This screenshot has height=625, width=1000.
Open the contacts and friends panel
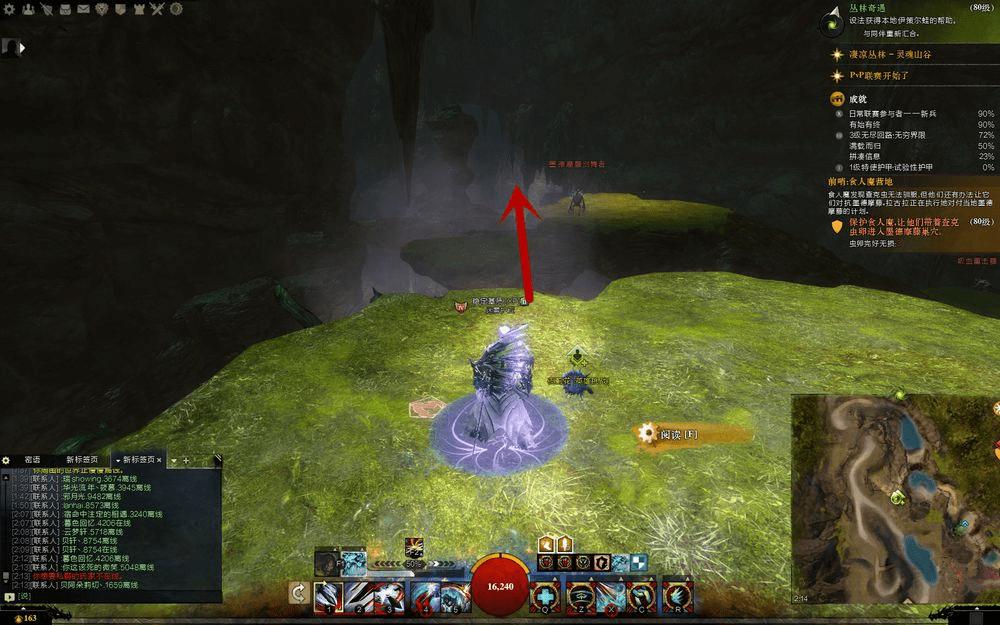click(27, 9)
